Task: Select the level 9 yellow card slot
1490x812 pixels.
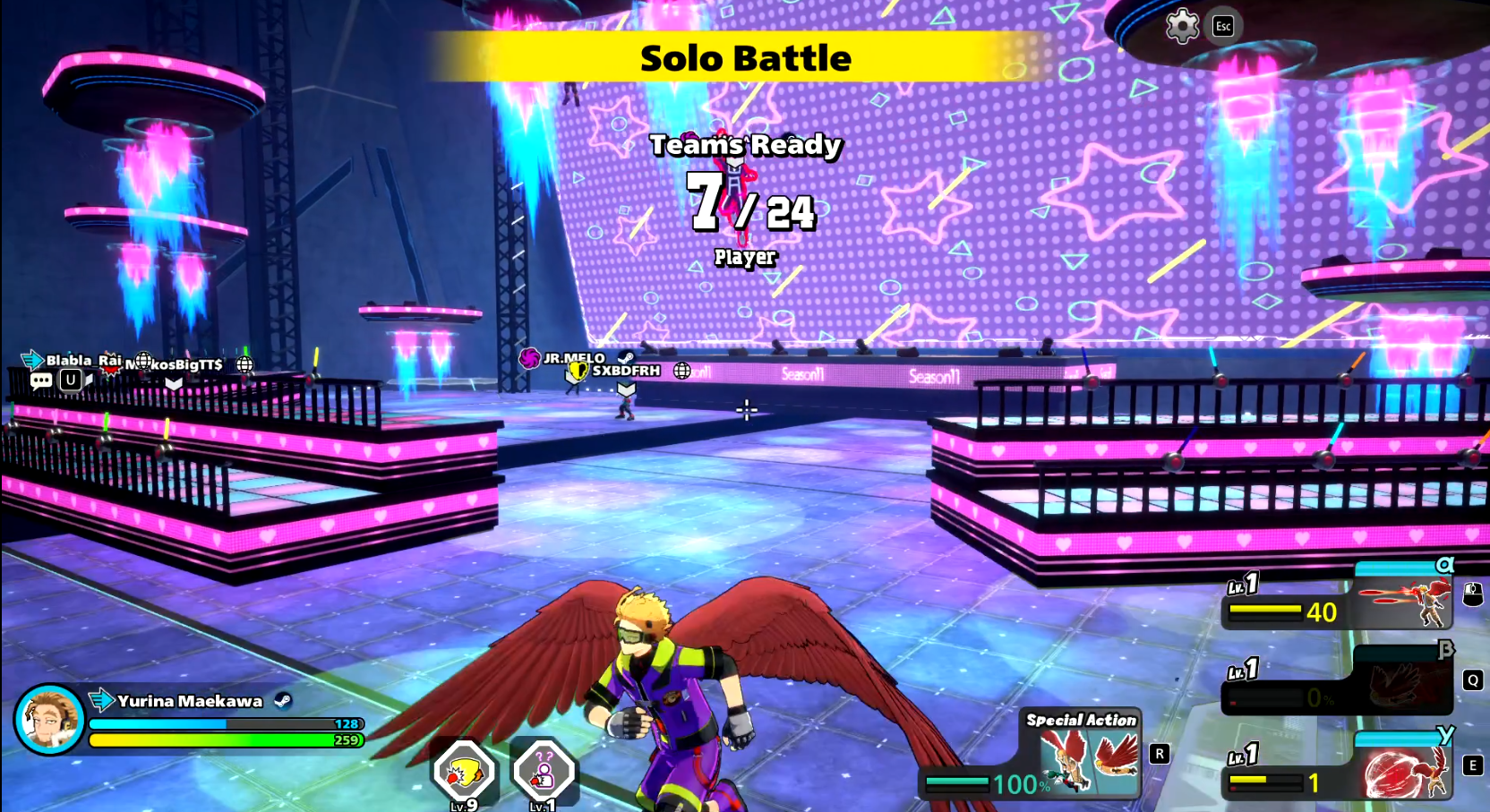Action: point(464,771)
